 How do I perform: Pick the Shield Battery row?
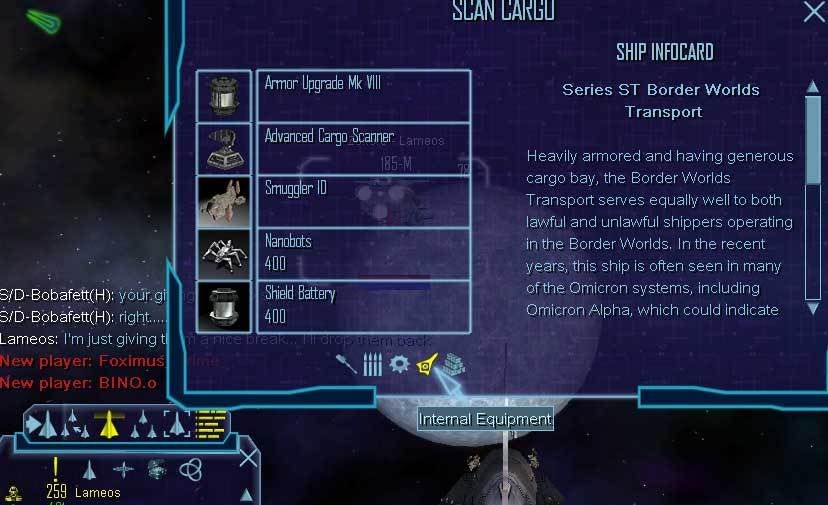pyautogui.click(x=363, y=306)
